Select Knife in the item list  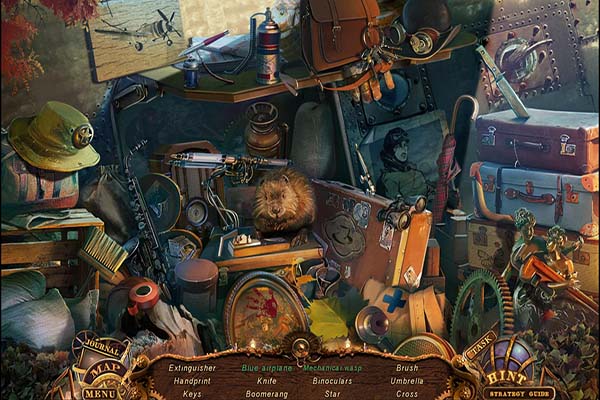pos(266,381)
